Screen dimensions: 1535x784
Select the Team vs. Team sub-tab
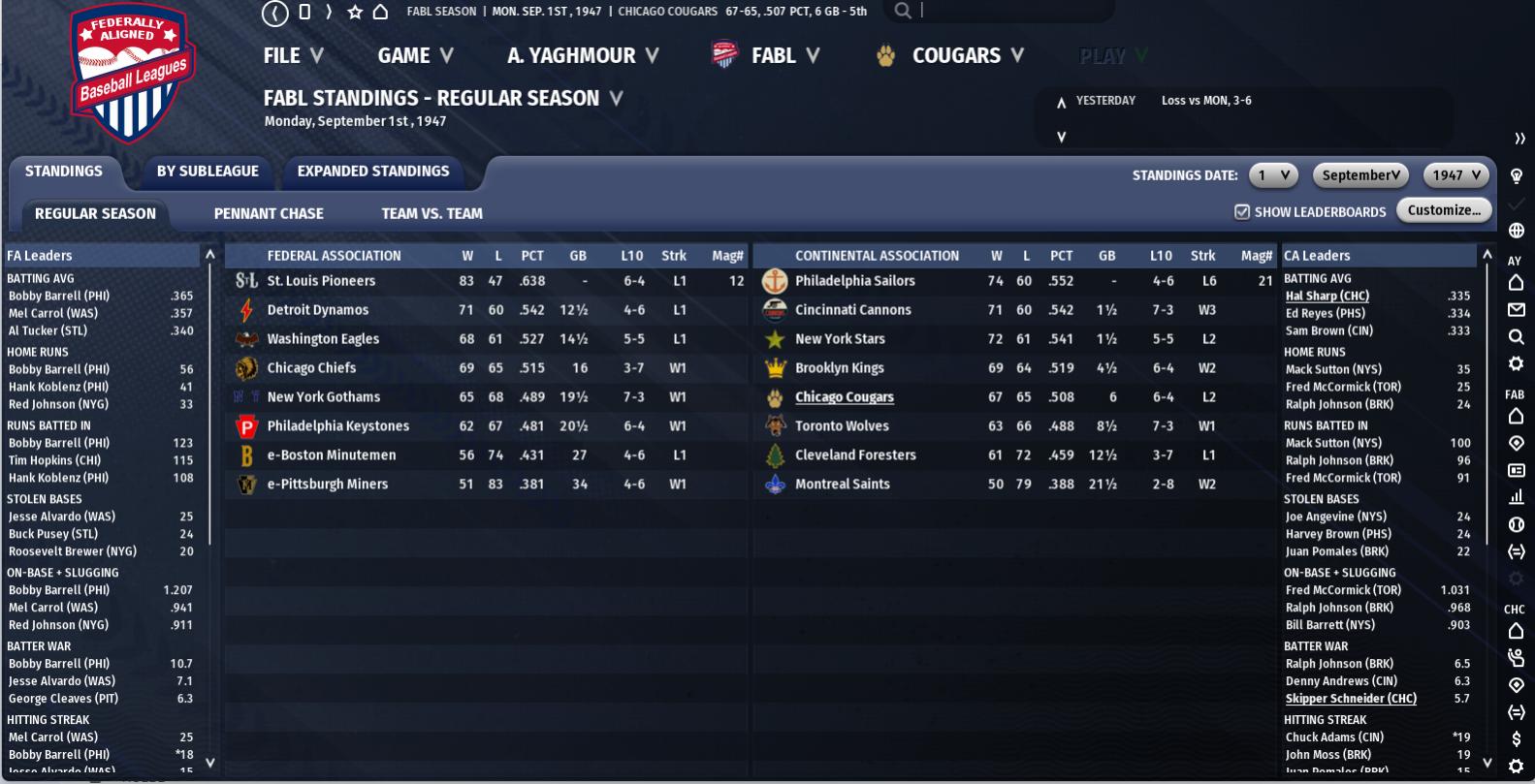[x=432, y=214]
